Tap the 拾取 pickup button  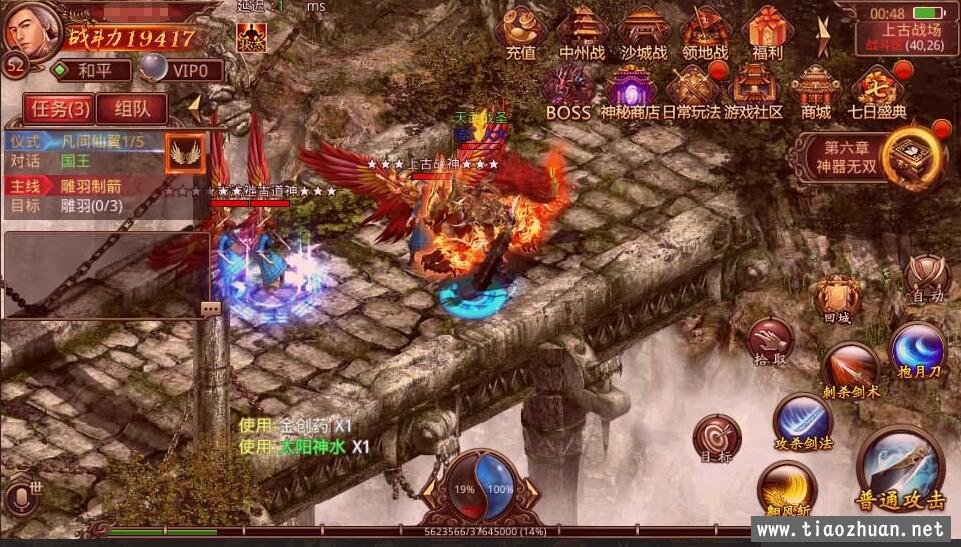pyautogui.click(x=769, y=340)
